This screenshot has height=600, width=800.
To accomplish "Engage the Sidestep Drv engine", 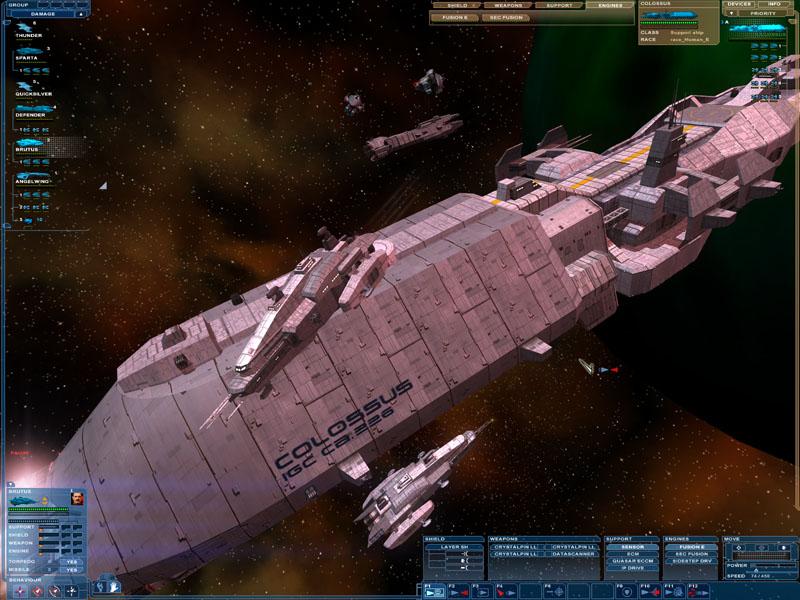I will tap(691, 561).
